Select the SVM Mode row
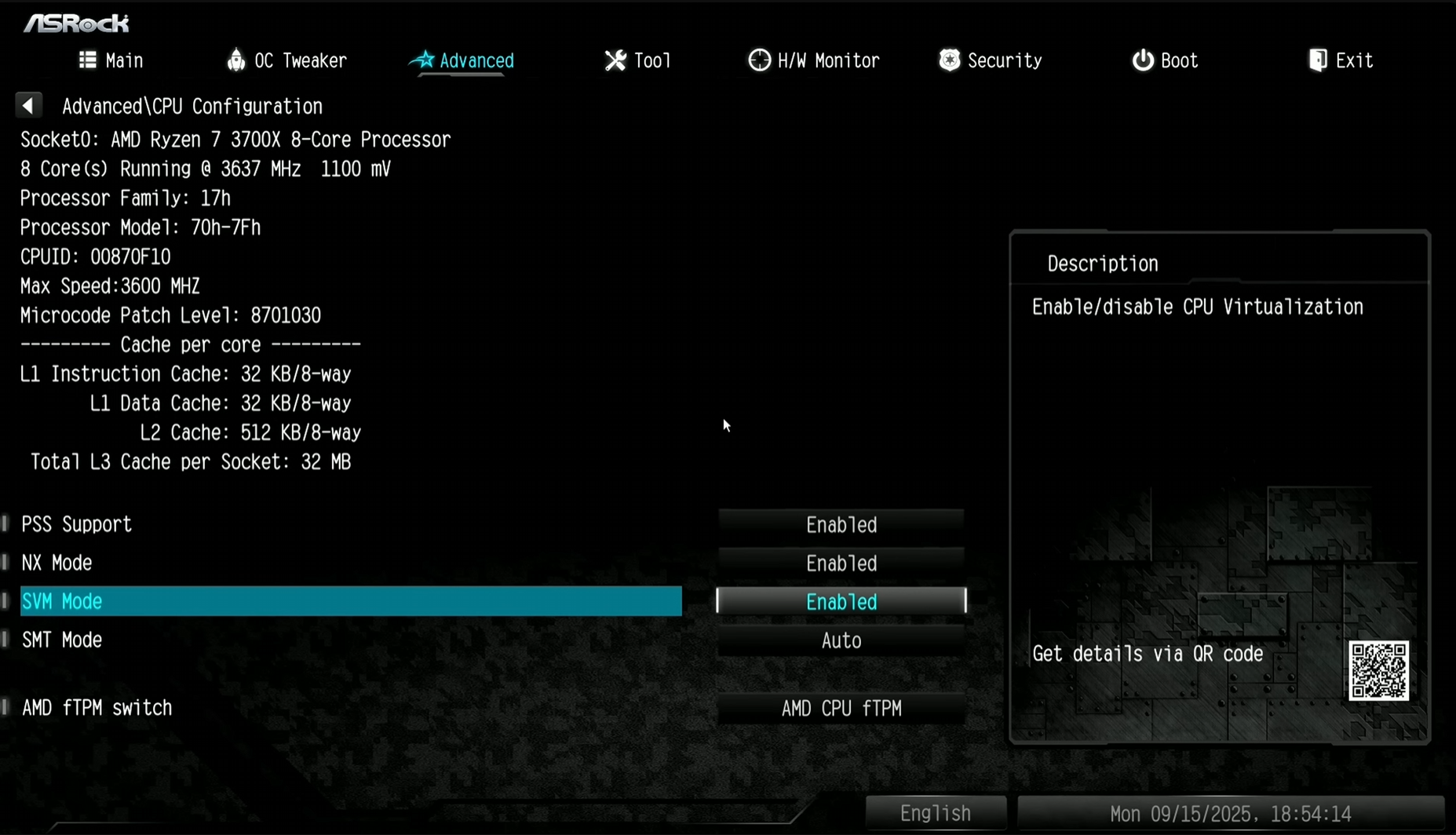The width and height of the screenshot is (1456, 835). [350, 601]
